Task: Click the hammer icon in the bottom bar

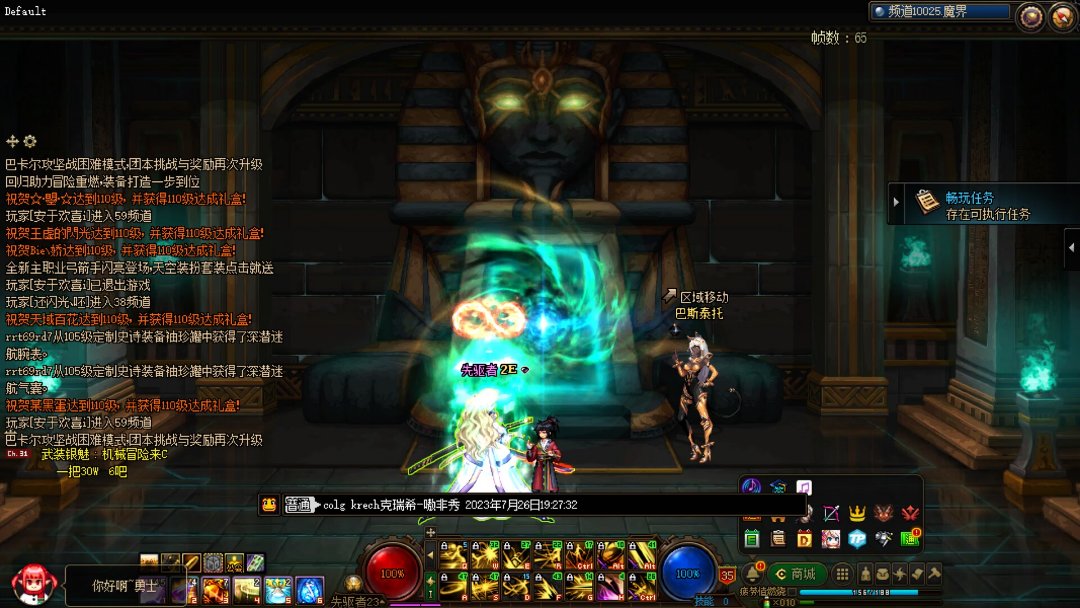Action: [934, 574]
